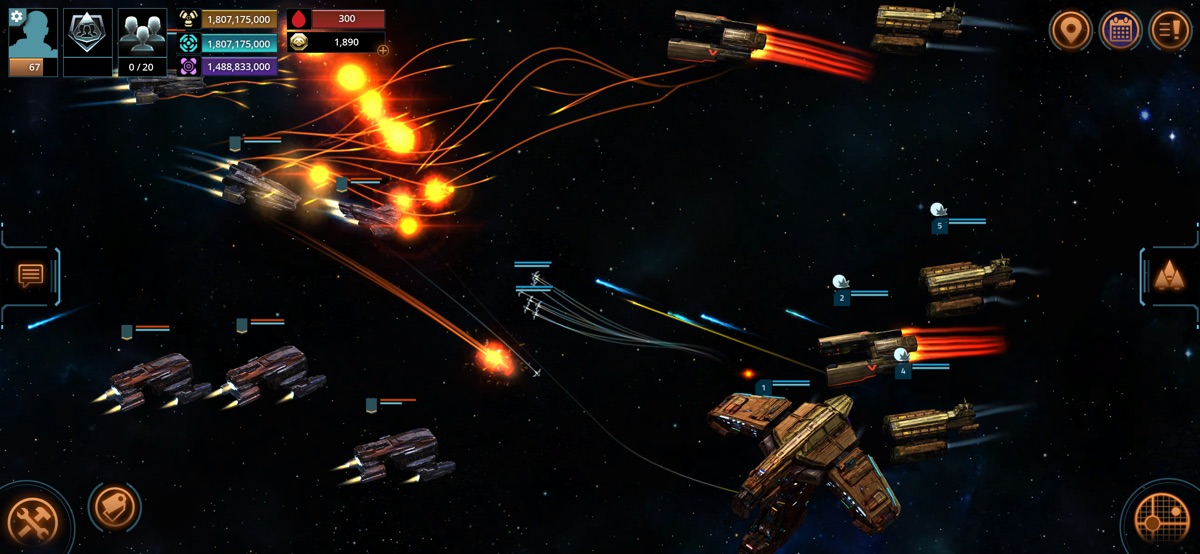Open the price tag shop button
Viewport: 1200px width, 554px height.
point(111,507)
